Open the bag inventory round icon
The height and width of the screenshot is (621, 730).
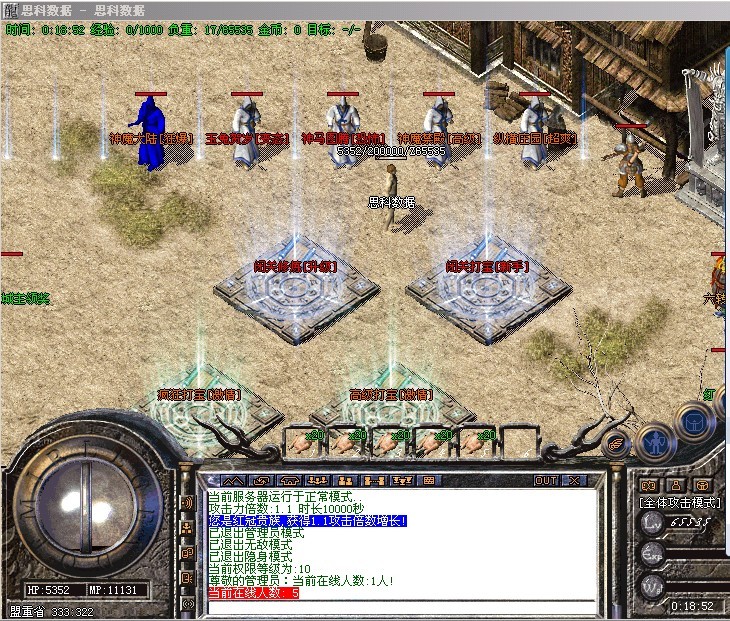point(692,421)
